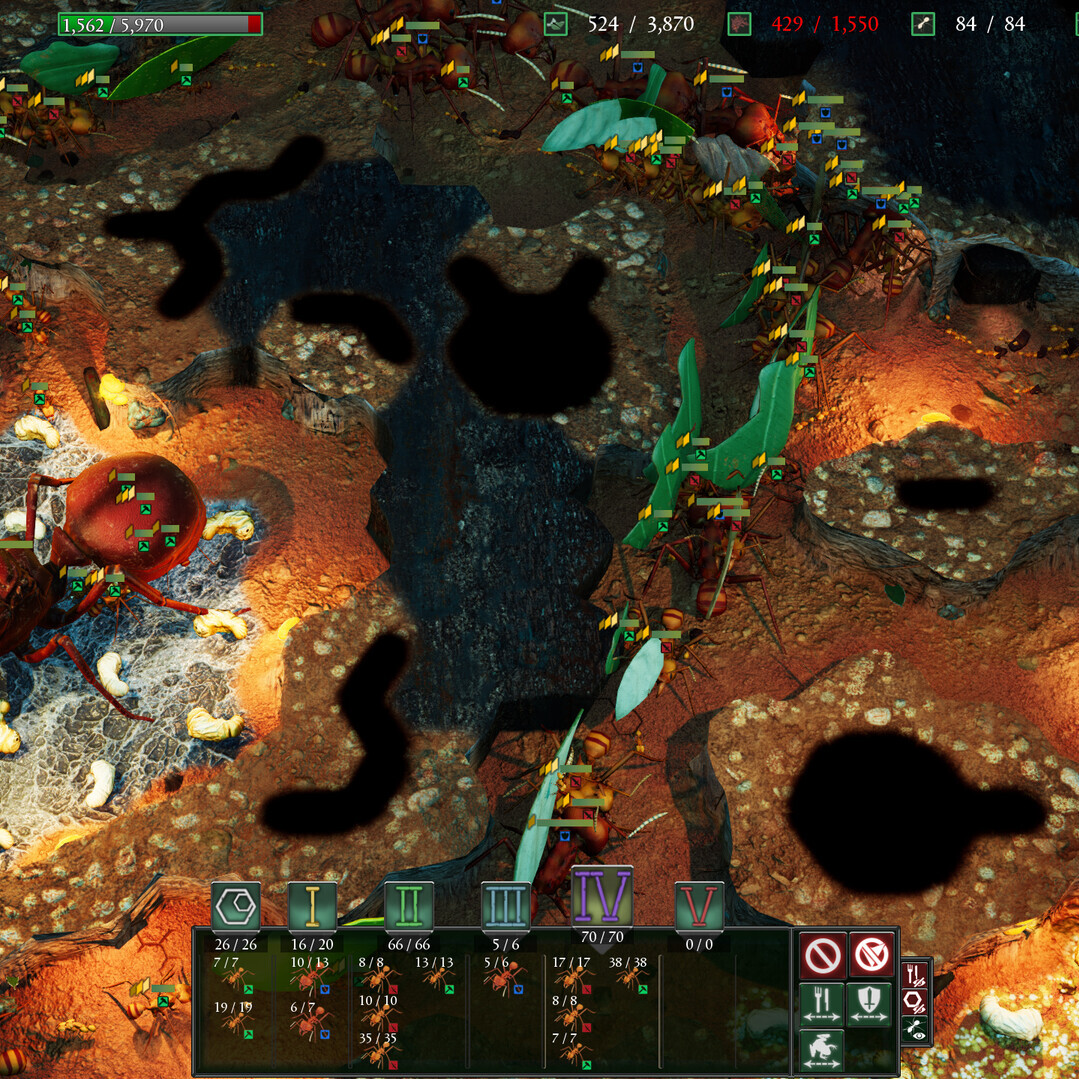
Task: Toggle the shield-and-sword arrows behaviour button
Action: (869, 1004)
